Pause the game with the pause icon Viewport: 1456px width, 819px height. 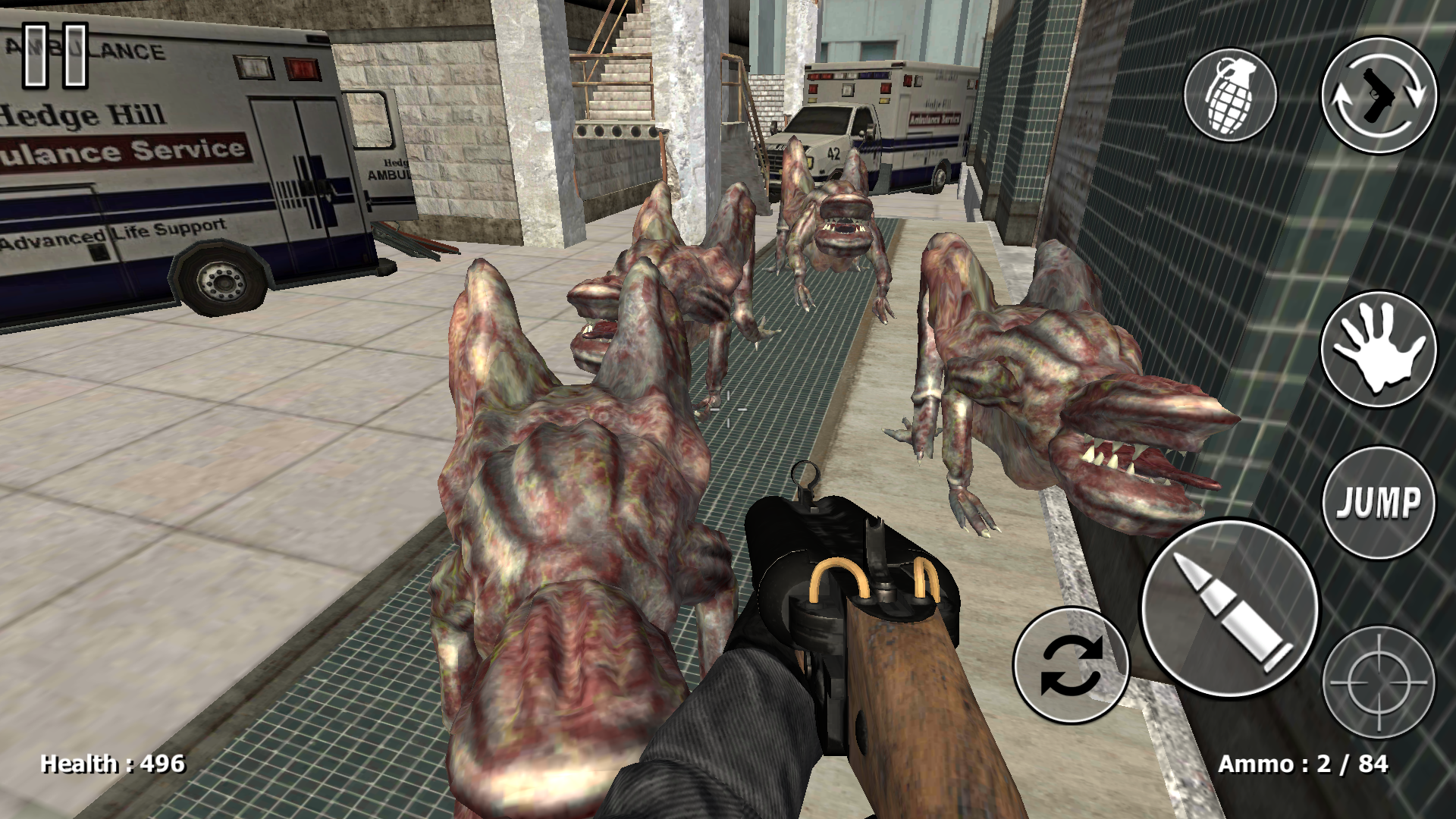(x=53, y=57)
